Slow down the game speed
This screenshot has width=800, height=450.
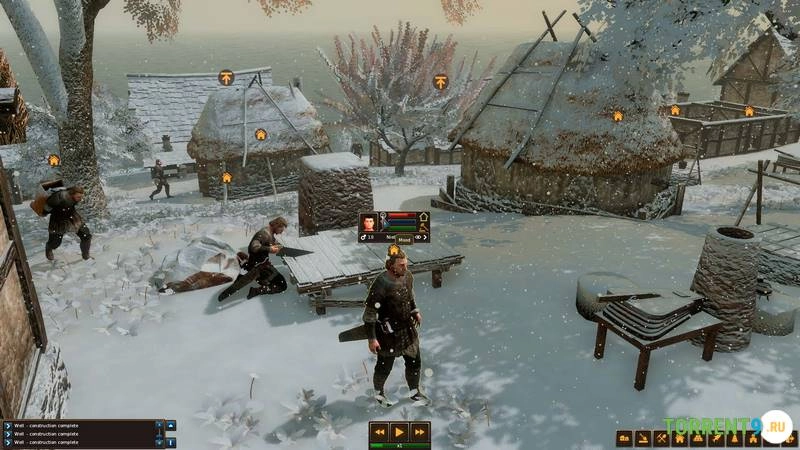tap(378, 432)
